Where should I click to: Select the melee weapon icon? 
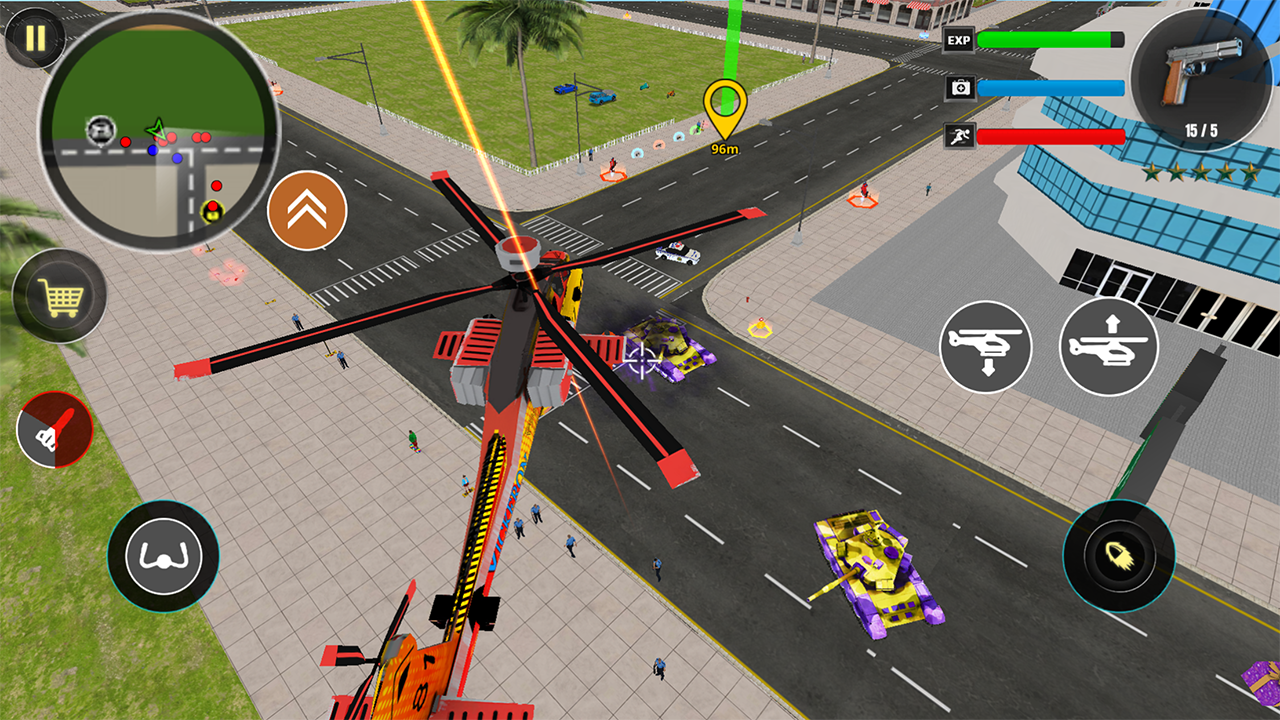pos(57,430)
